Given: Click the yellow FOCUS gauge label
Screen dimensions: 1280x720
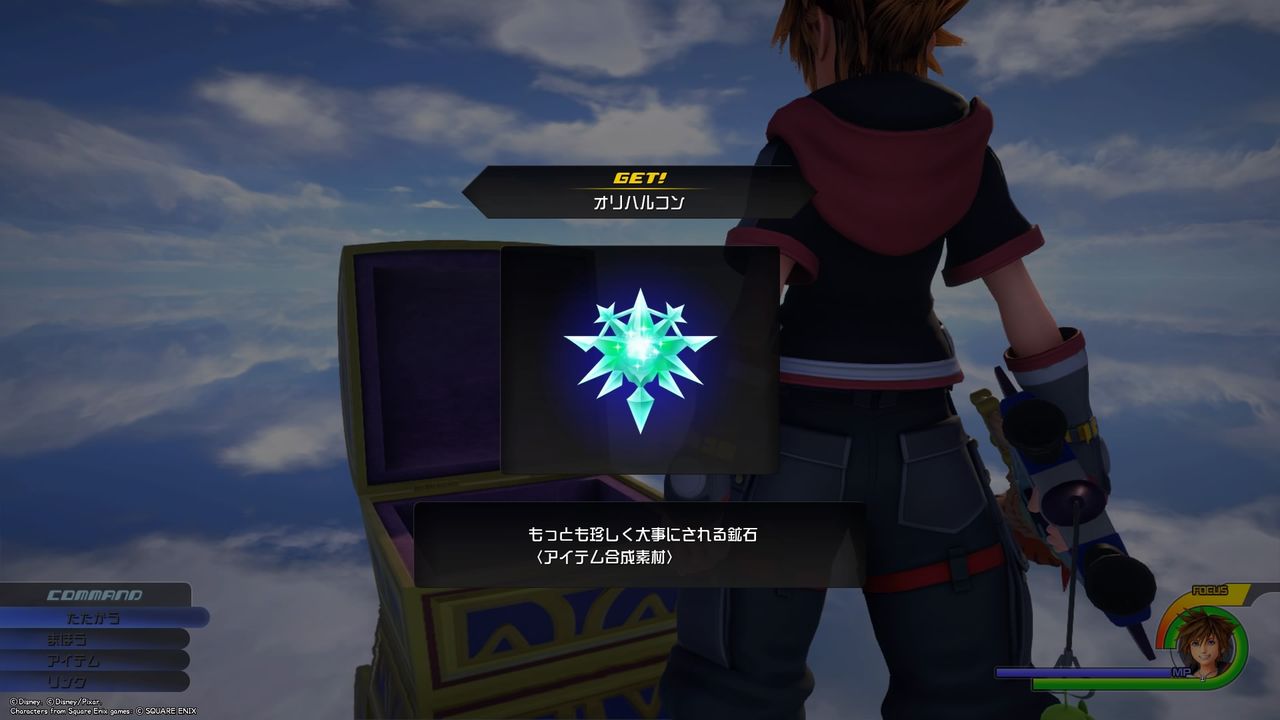Looking at the screenshot, I should click(x=1210, y=590).
